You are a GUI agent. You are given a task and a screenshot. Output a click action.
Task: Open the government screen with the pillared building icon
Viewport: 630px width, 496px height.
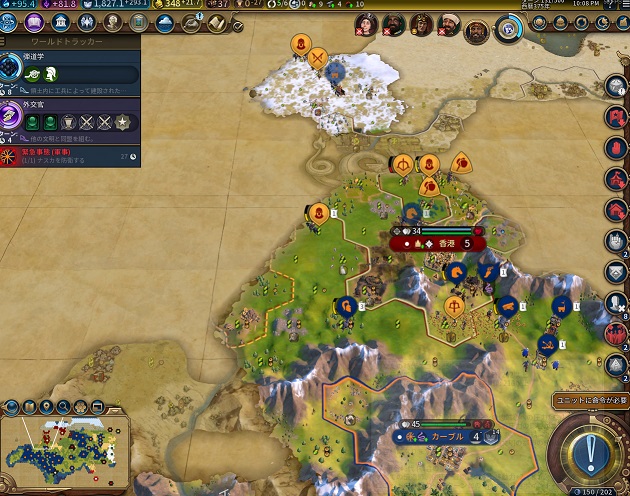click(x=61, y=23)
